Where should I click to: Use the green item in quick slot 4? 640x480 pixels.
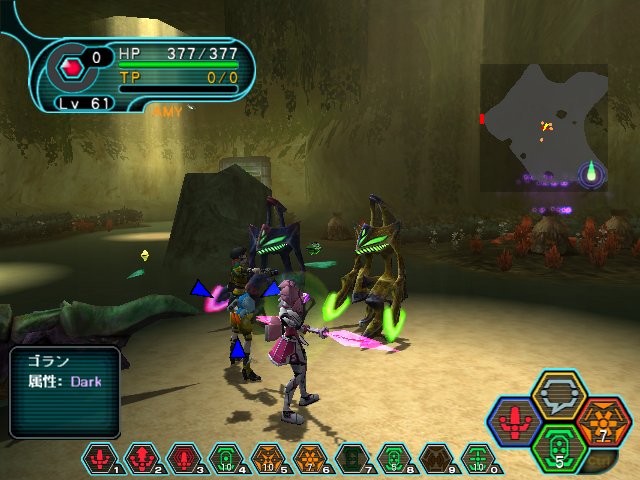point(226,460)
